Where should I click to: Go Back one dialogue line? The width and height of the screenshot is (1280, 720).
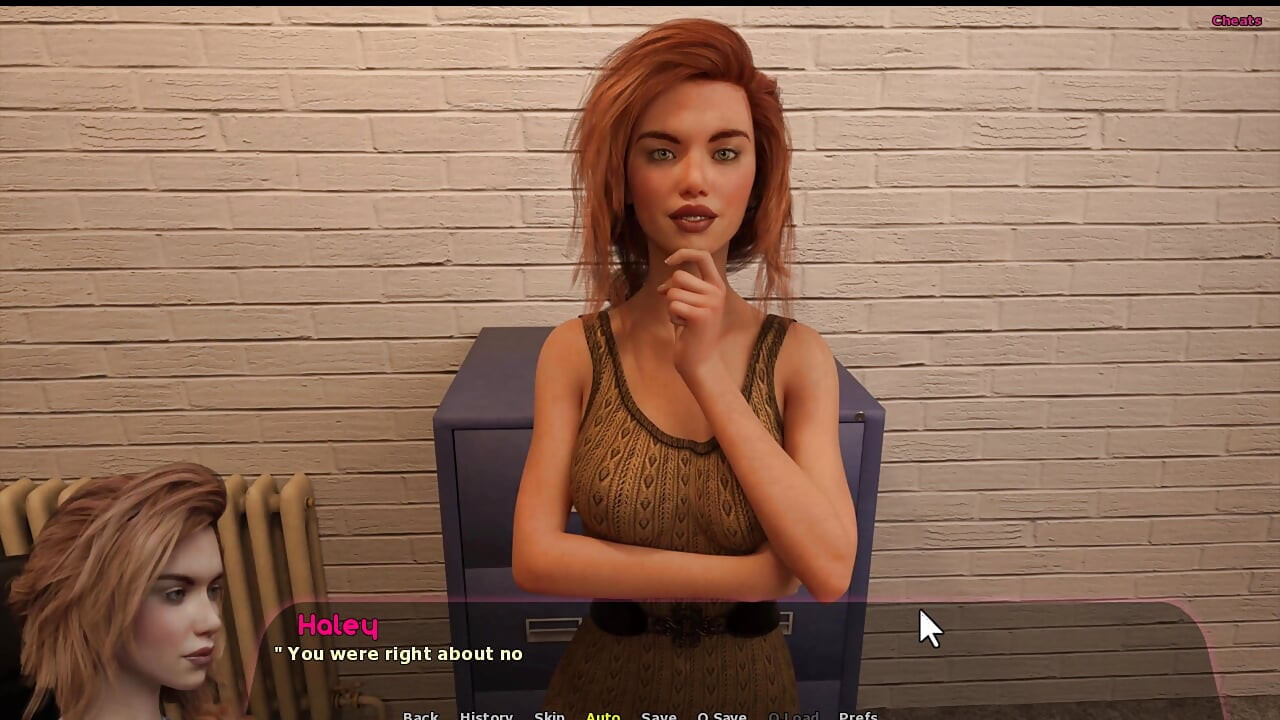click(x=420, y=714)
